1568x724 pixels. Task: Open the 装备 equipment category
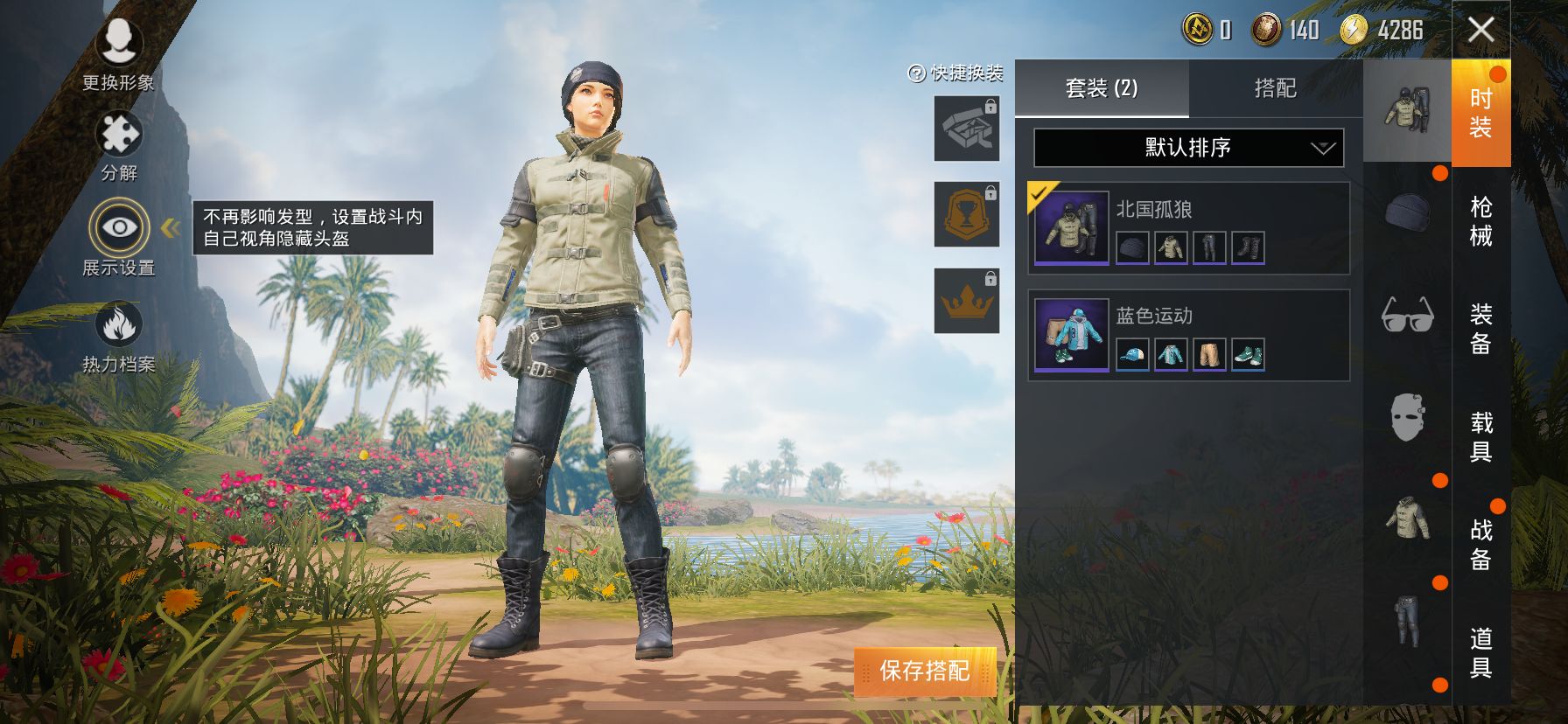tap(1480, 329)
